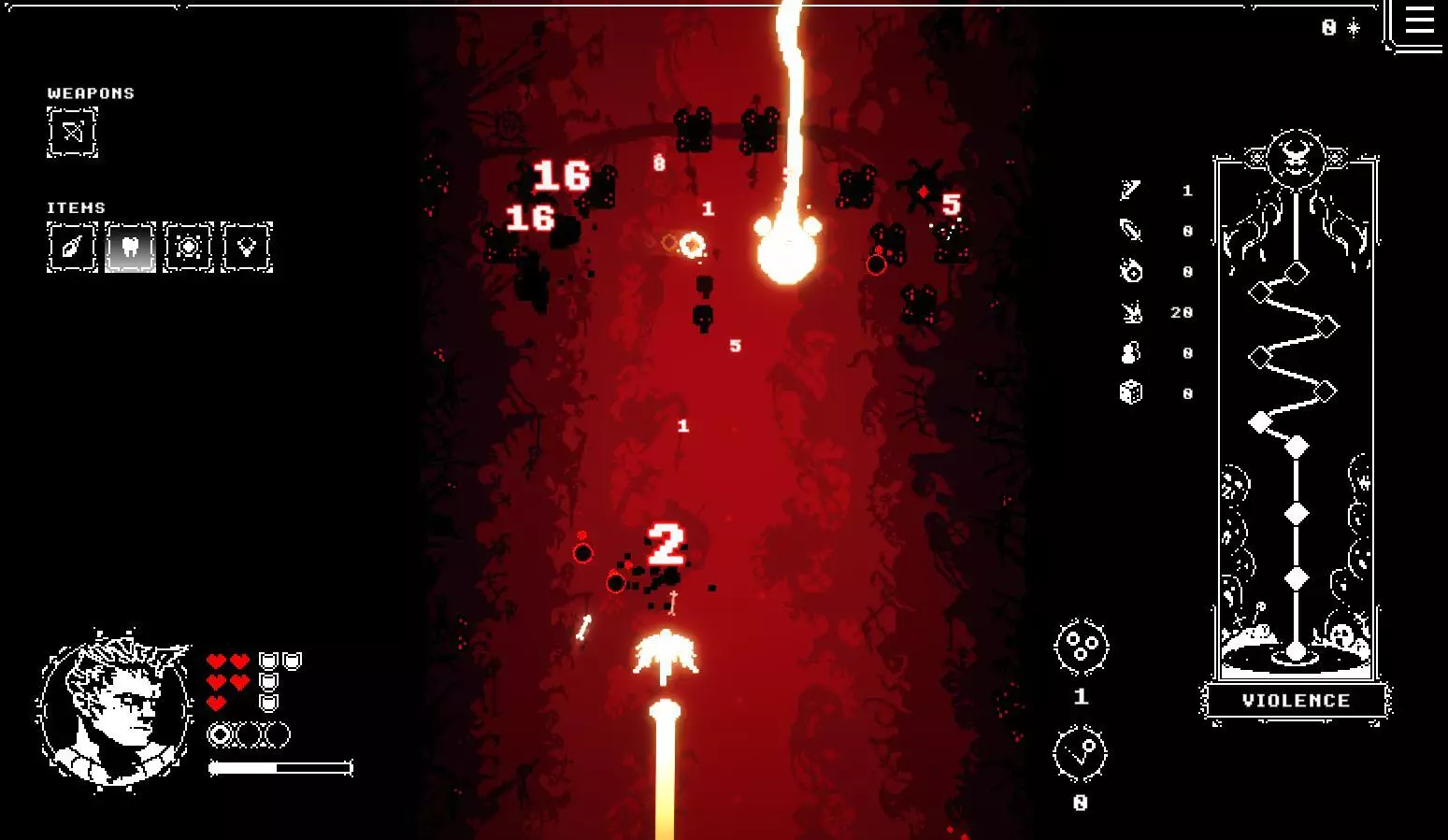
Task: Click the three-orb emblem icon
Action: click(x=1081, y=647)
